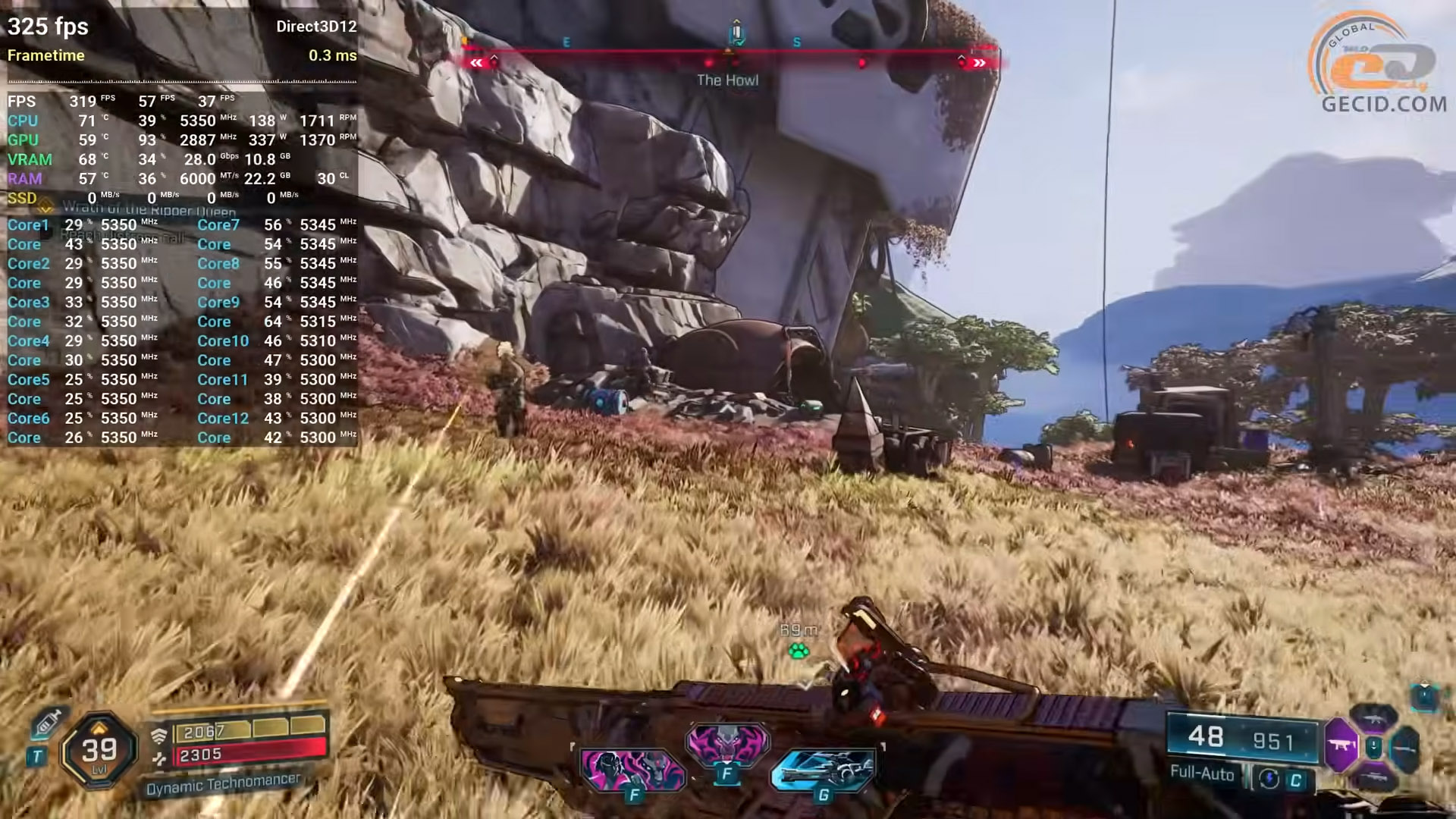Image resolution: width=1456 pixels, height=819 pixels.
Task: Activate the pink beast action skill icon
Action: pos(632,769)
